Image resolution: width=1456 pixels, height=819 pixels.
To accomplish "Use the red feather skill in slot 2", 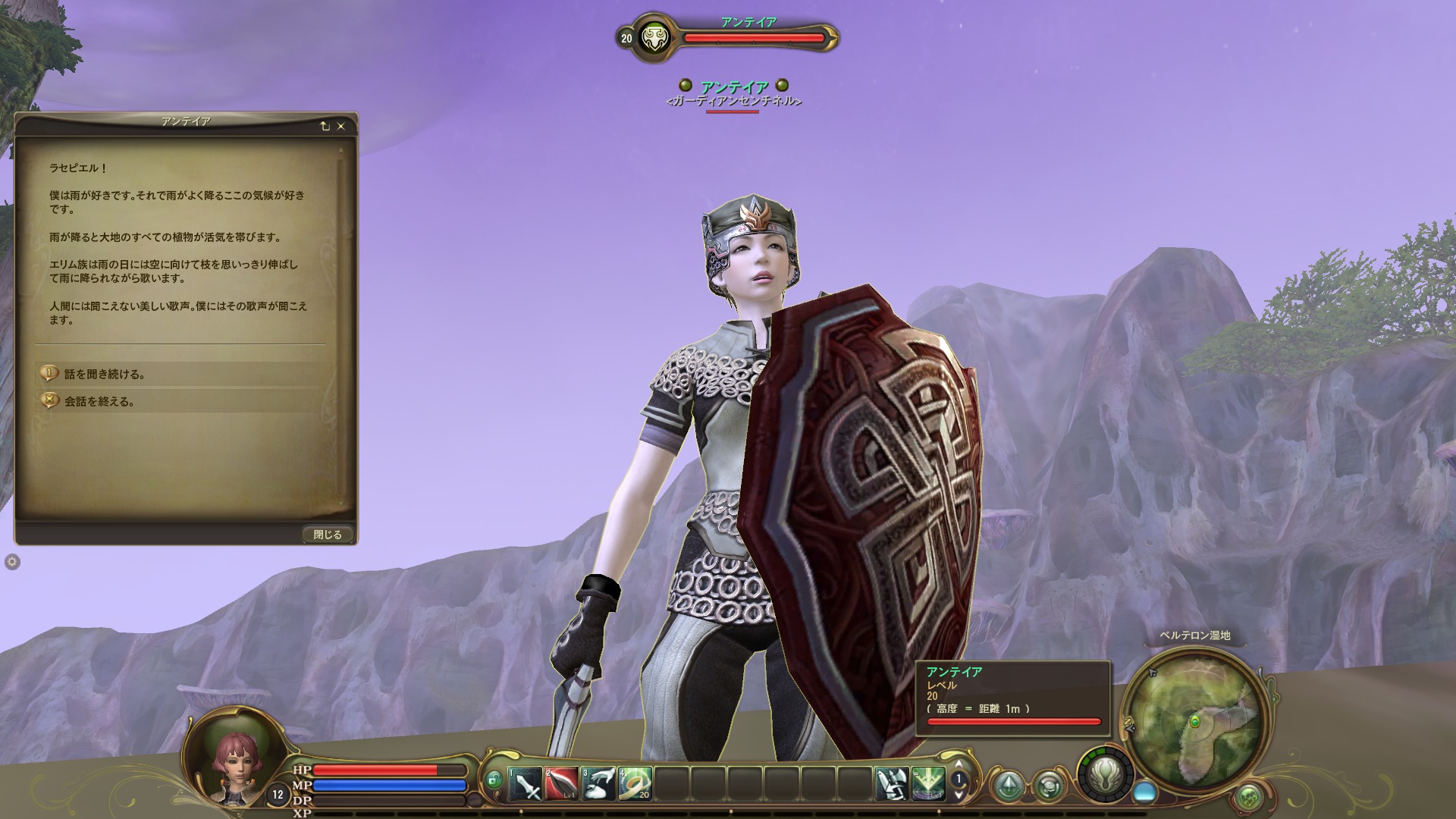I will point(561,784).
